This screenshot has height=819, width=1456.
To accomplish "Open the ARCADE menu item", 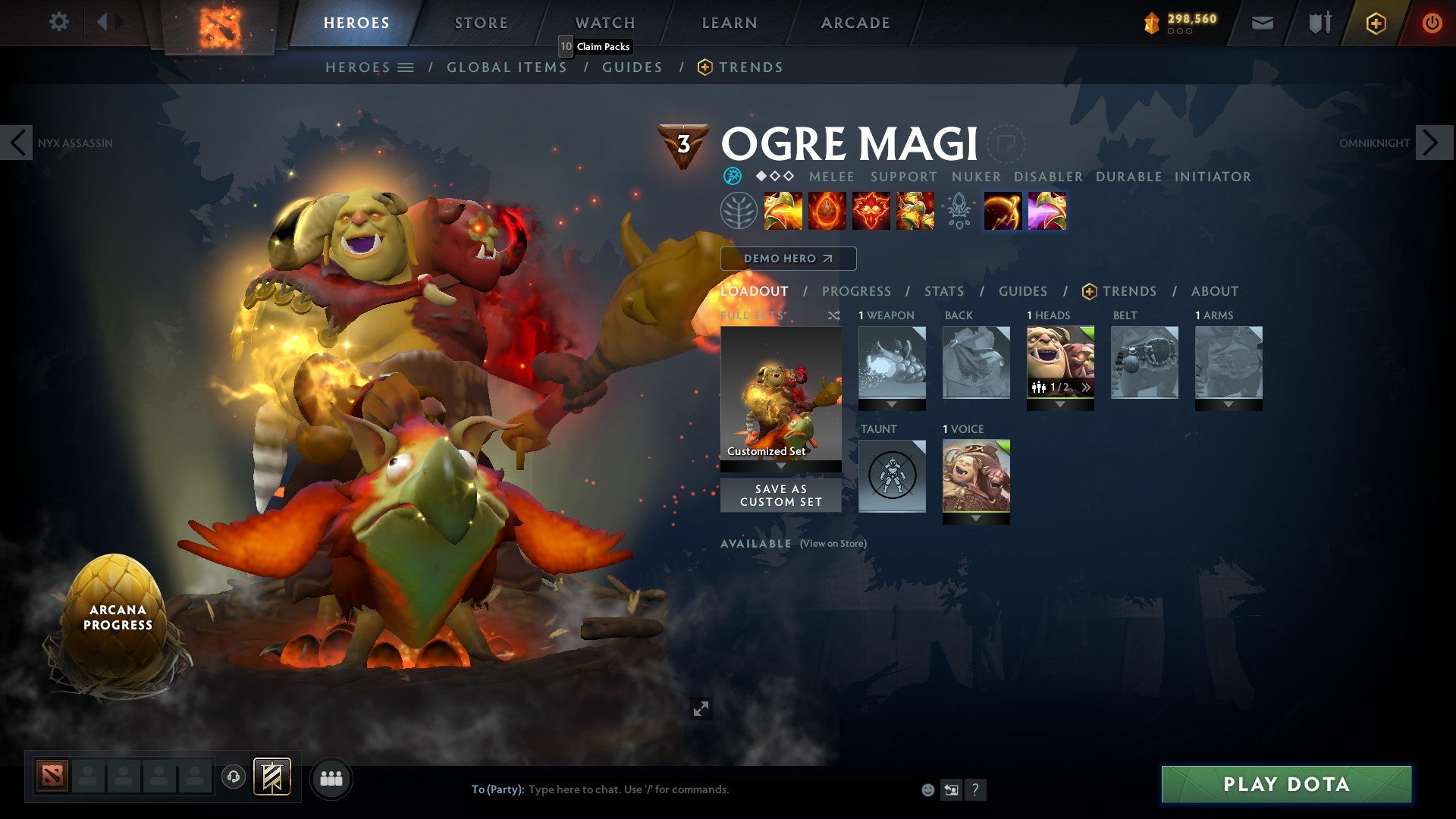I will coord(855,23).
